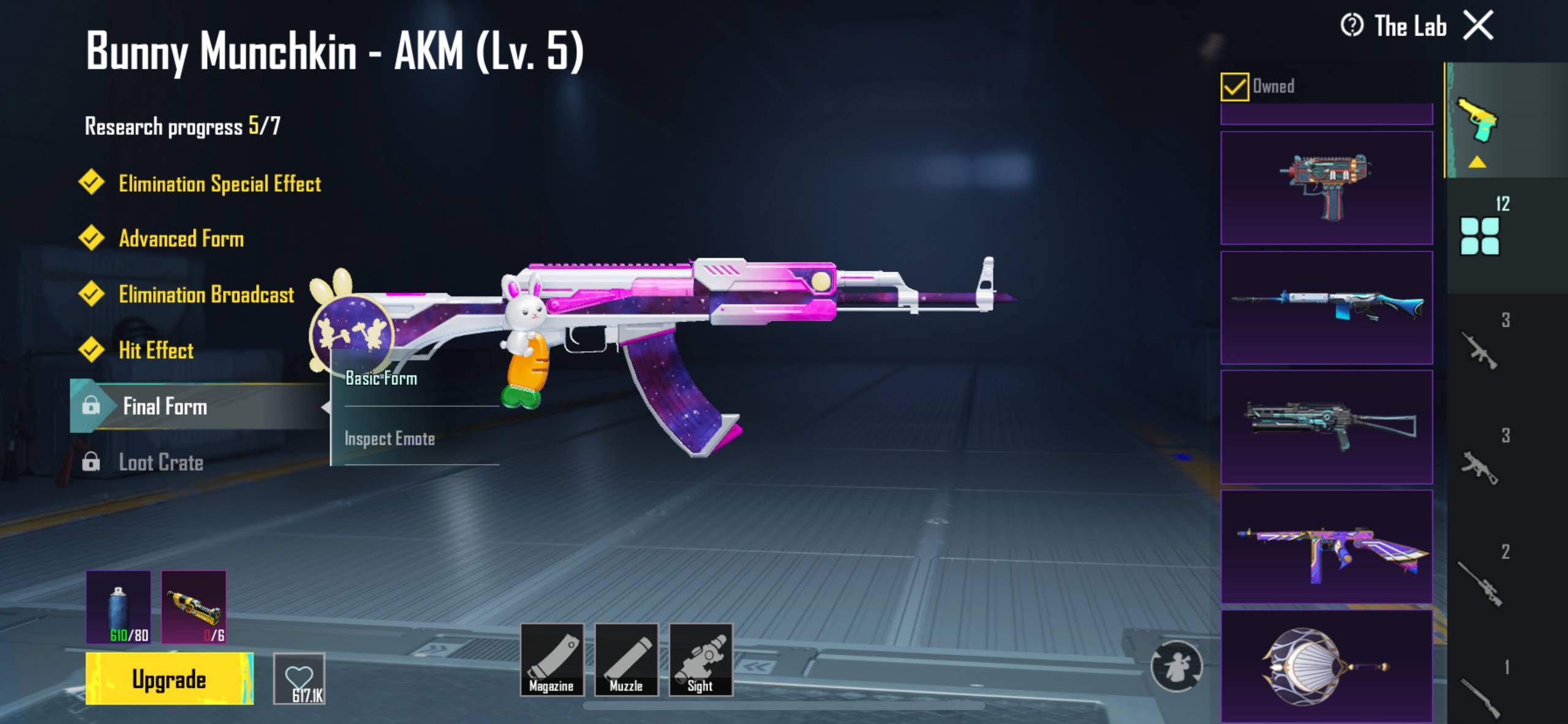This screenshot has width=1568, height=724.
Task: Open the Muzzle attachment slot
Action: click(626, 659)
